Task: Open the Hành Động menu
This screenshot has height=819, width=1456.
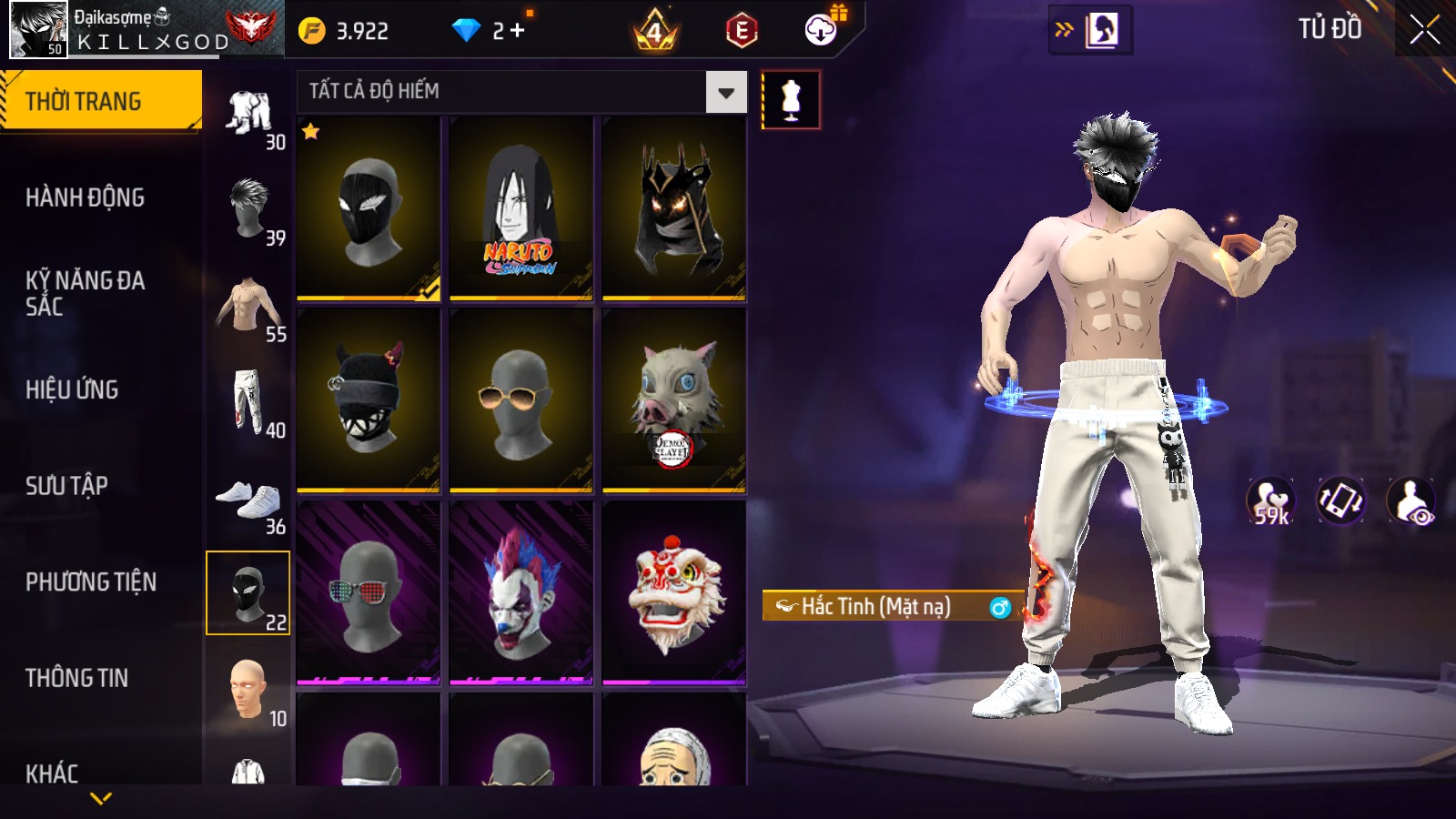Action: [x=85, y=197]
